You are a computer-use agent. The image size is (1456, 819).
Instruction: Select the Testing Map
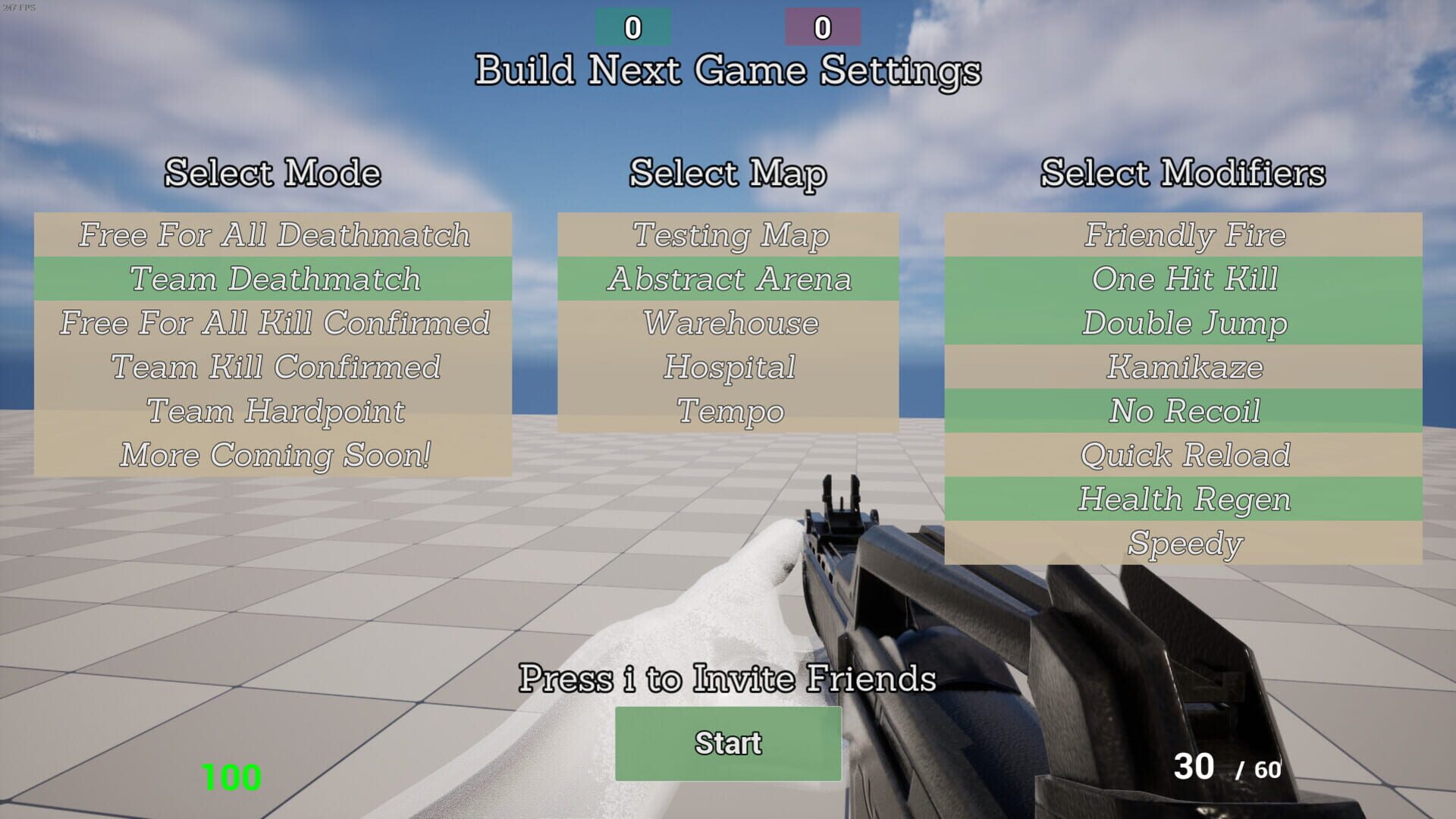728,235
